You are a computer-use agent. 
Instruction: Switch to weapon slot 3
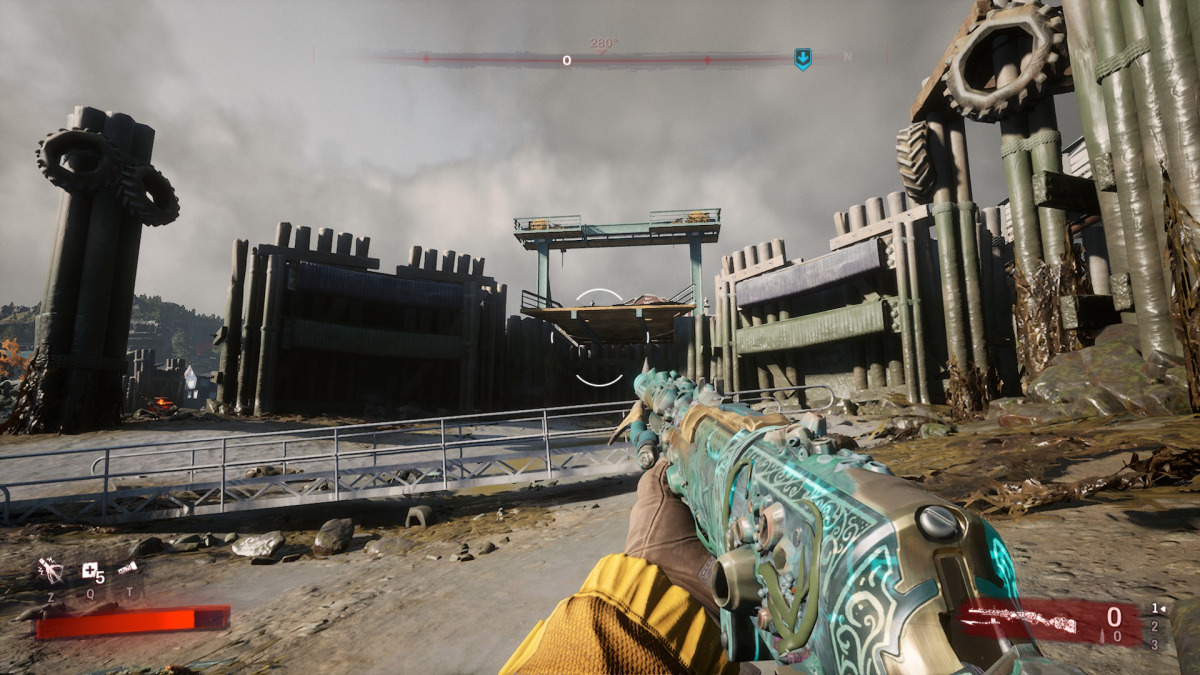tap(1155, 644)
